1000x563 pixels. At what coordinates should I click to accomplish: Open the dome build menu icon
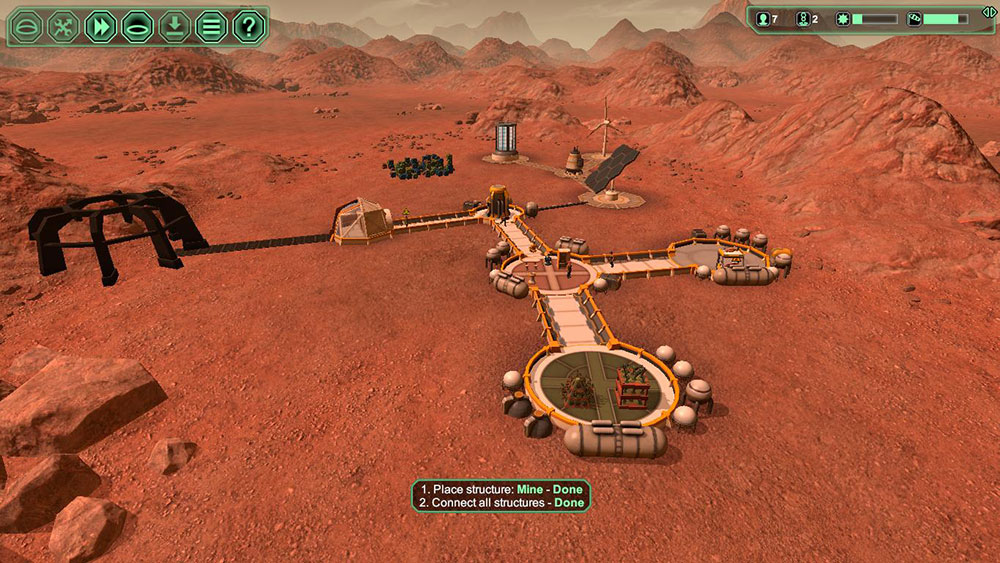click(x=28, y=27)
